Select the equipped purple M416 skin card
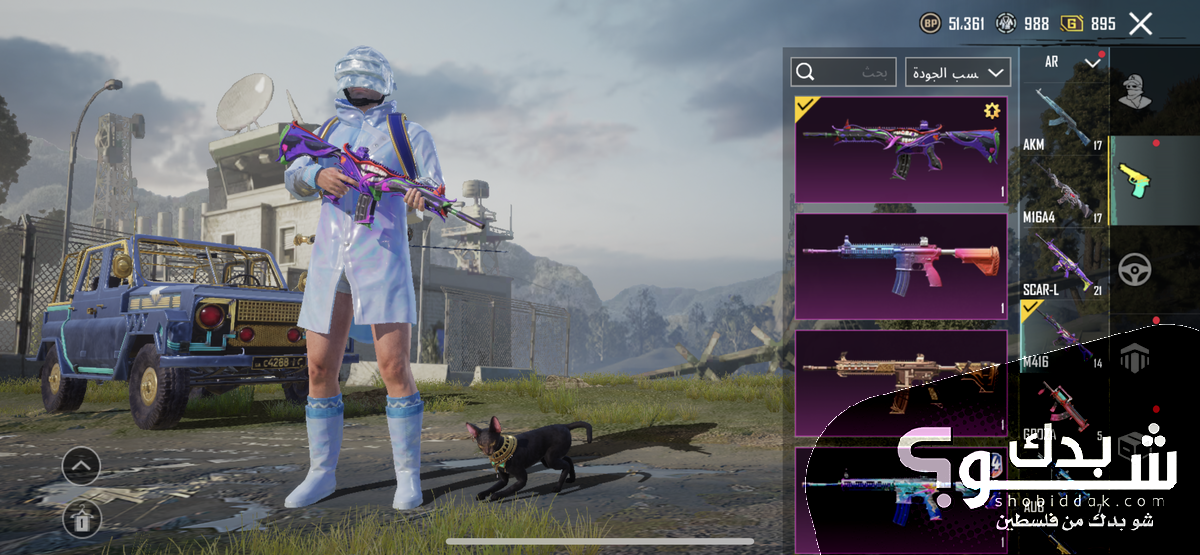 tap(900, 150)
